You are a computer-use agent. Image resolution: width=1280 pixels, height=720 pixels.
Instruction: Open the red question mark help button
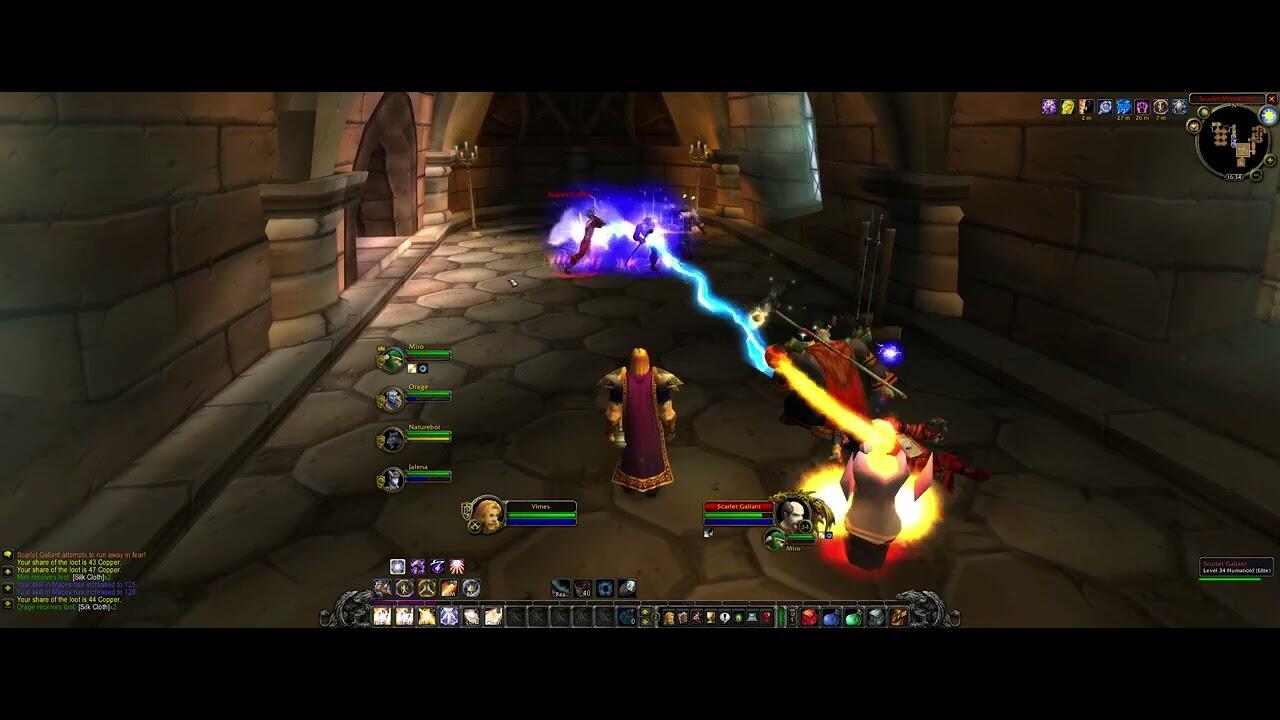tap(766, 617)
